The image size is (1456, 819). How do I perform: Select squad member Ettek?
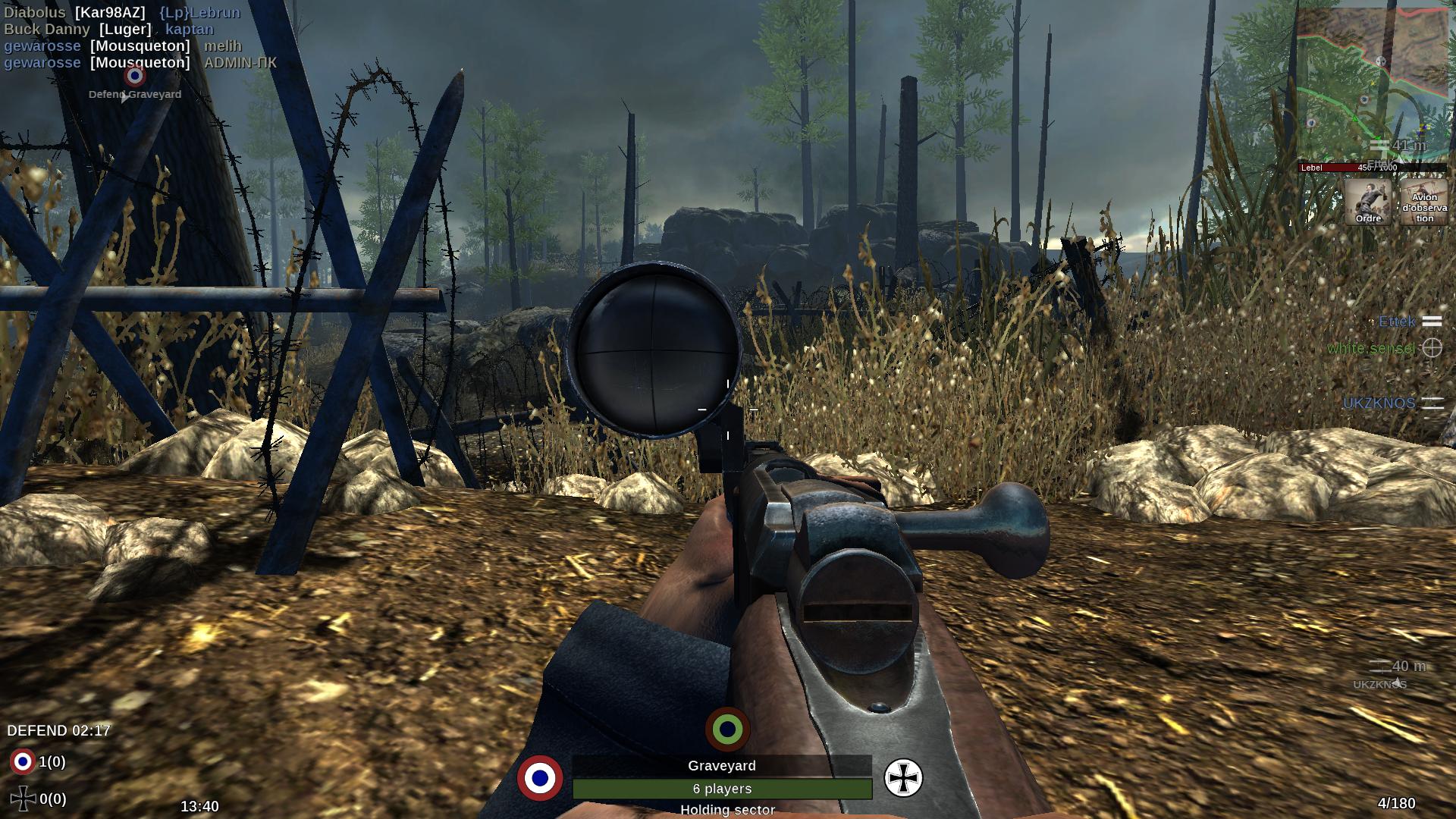click(1397, 322)
